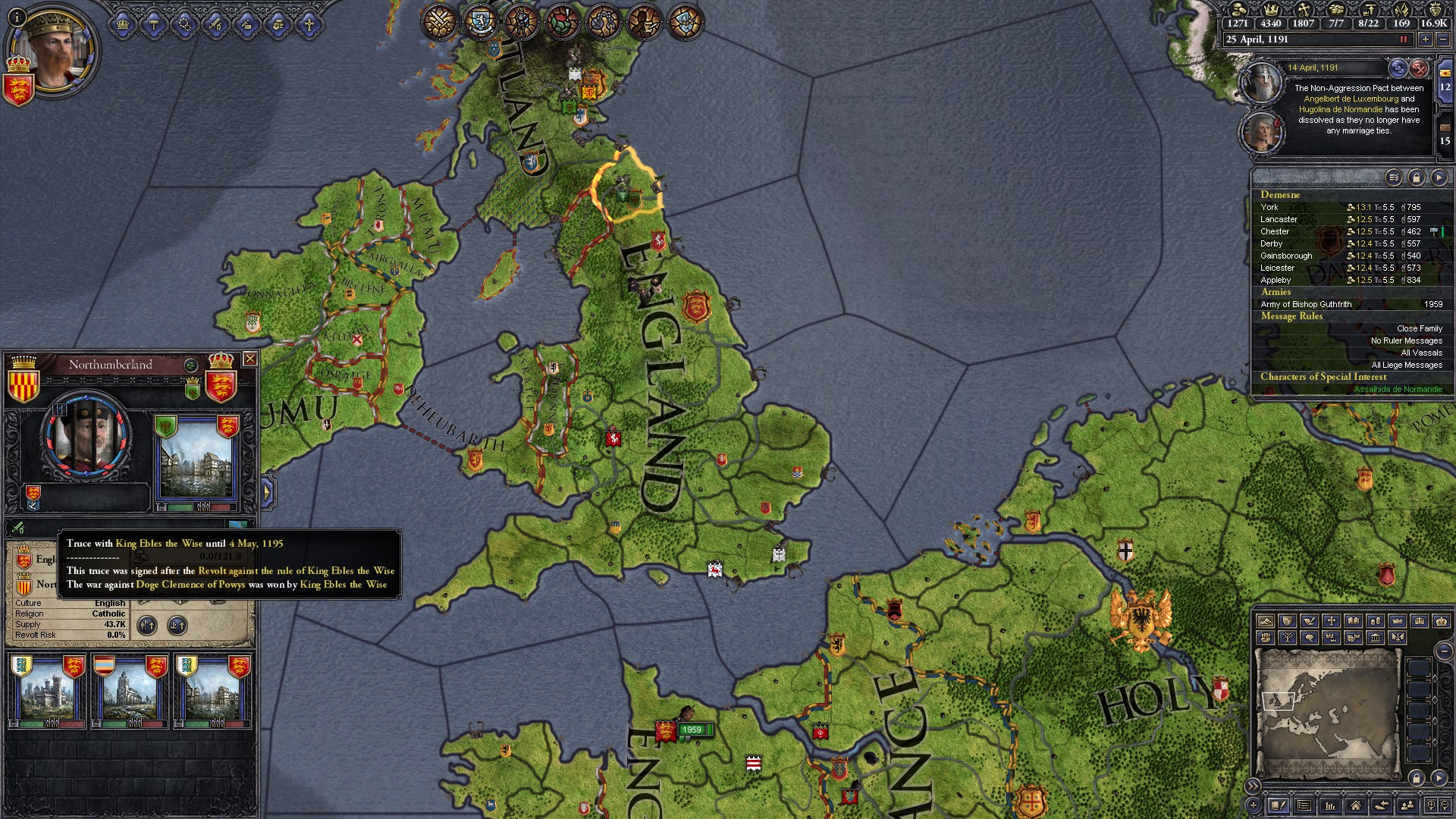Image resolution: width=1456 pixels, height=819 pixels.
Task: Switch to religion map mode with cross
Action: (1331, 621)
